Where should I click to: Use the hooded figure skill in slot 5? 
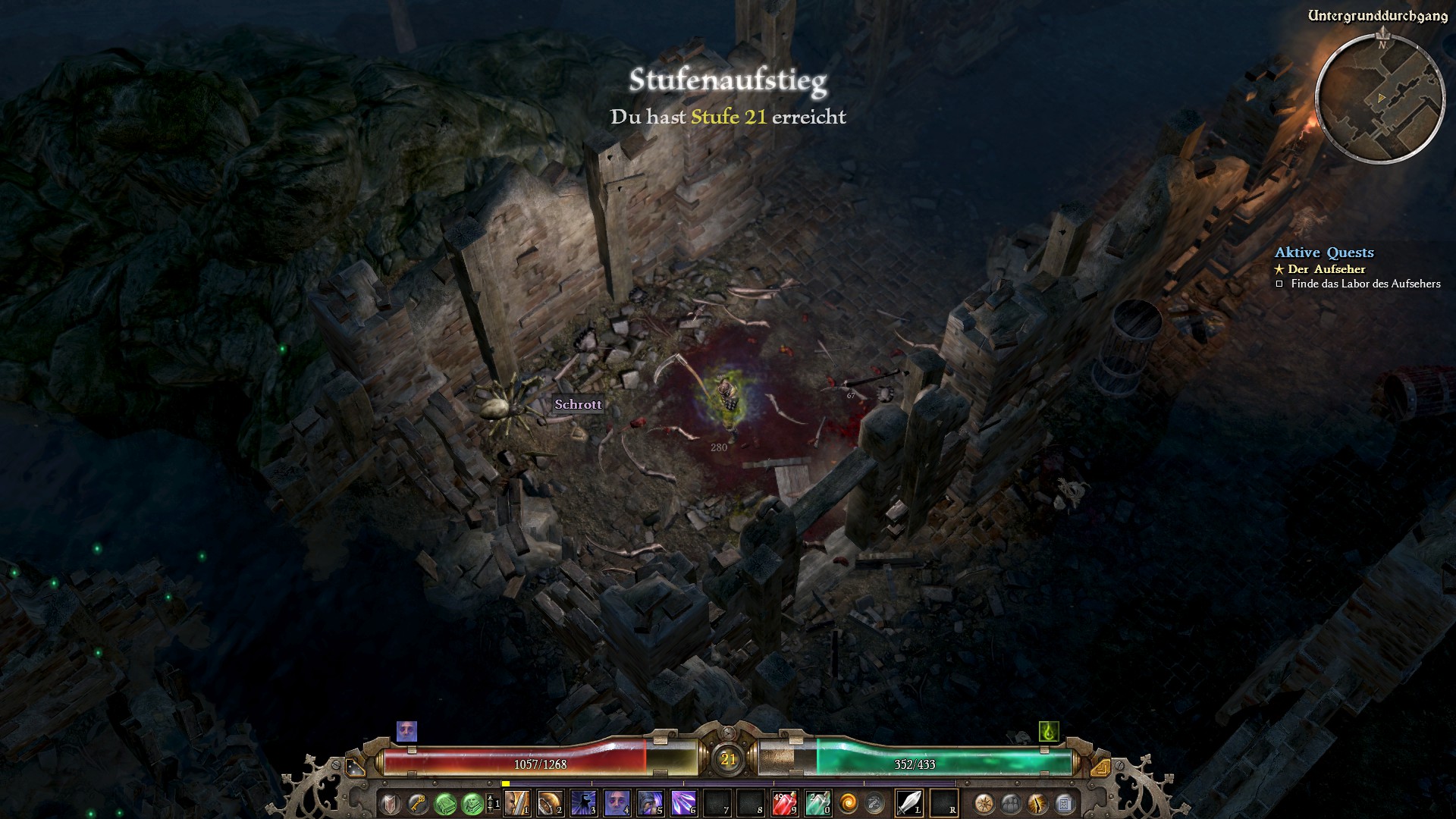[x=650, y=802]
